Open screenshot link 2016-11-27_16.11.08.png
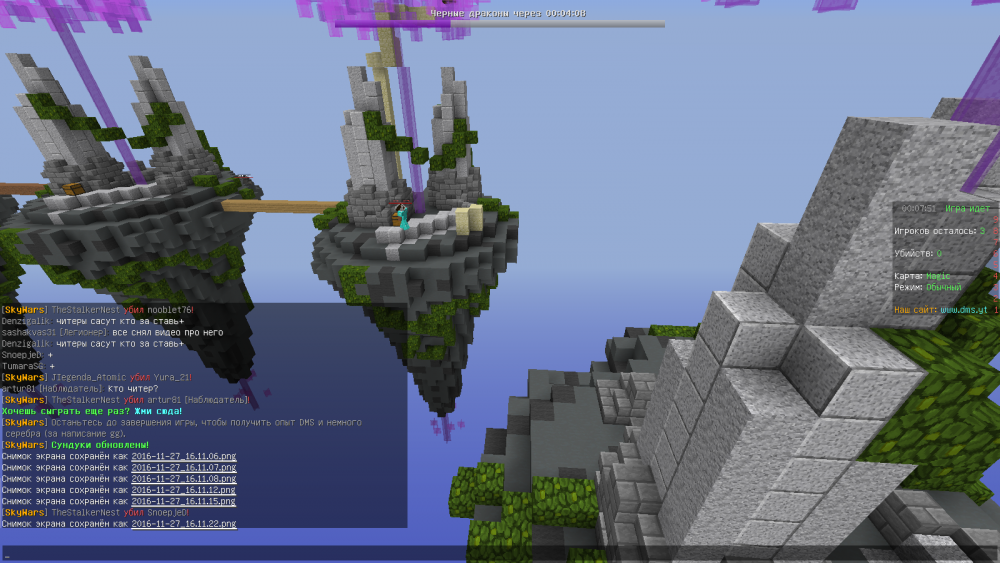Viewport: 1000px width, 563px height. coord(184,479)
